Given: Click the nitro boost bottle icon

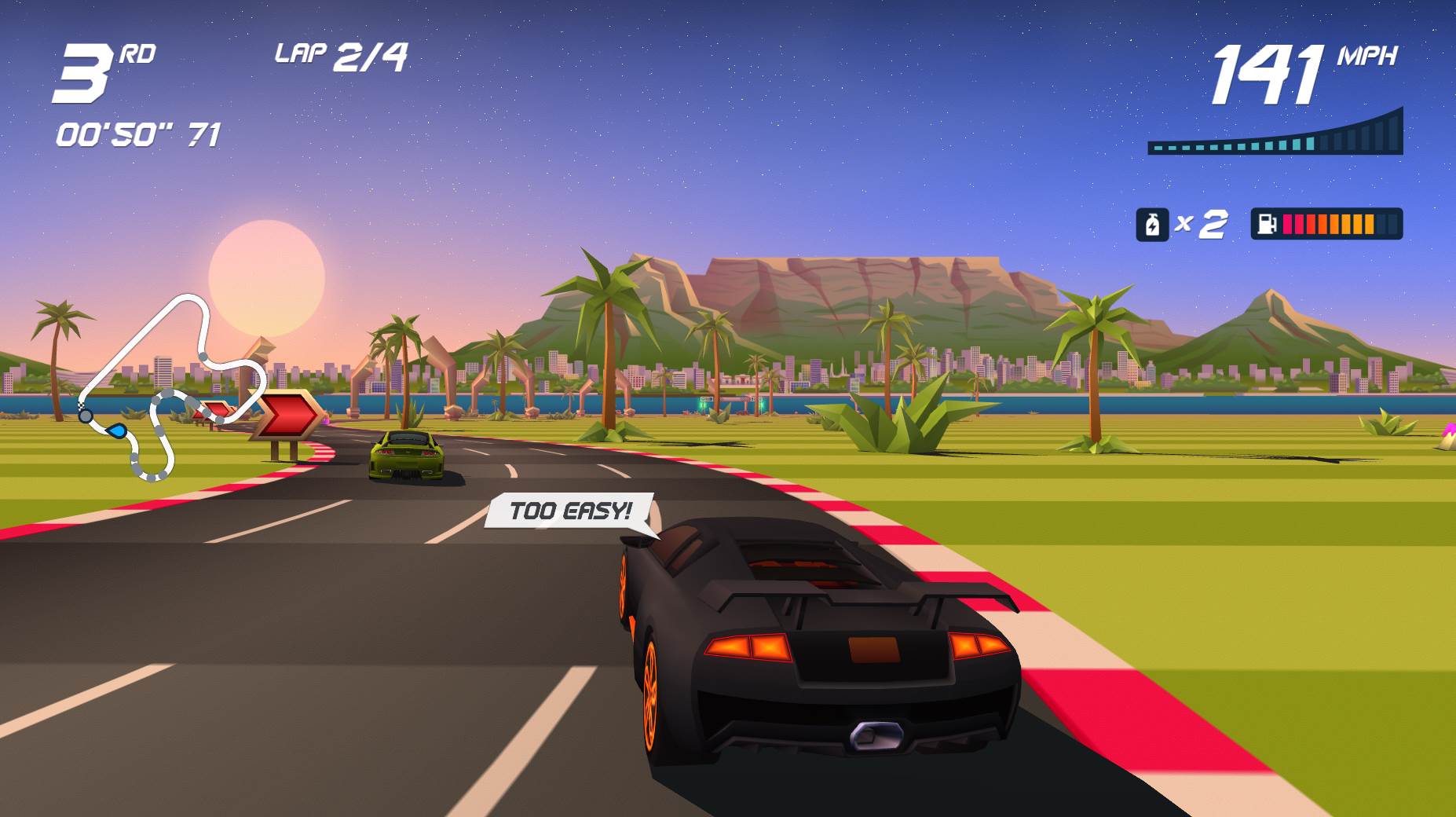Looking at the screenshot, I should tap(1153, 225).
